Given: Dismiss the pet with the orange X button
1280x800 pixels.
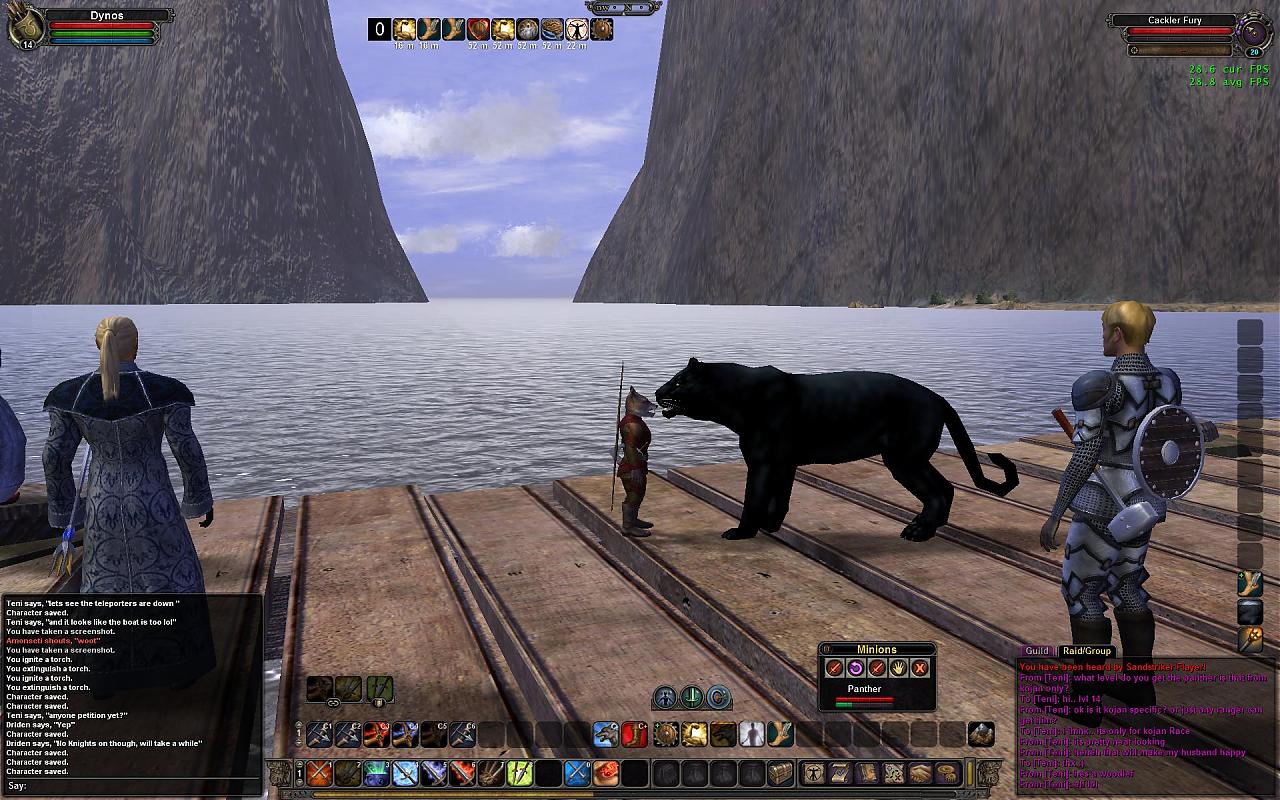Looking at the screenshot, I should point(920,668).
